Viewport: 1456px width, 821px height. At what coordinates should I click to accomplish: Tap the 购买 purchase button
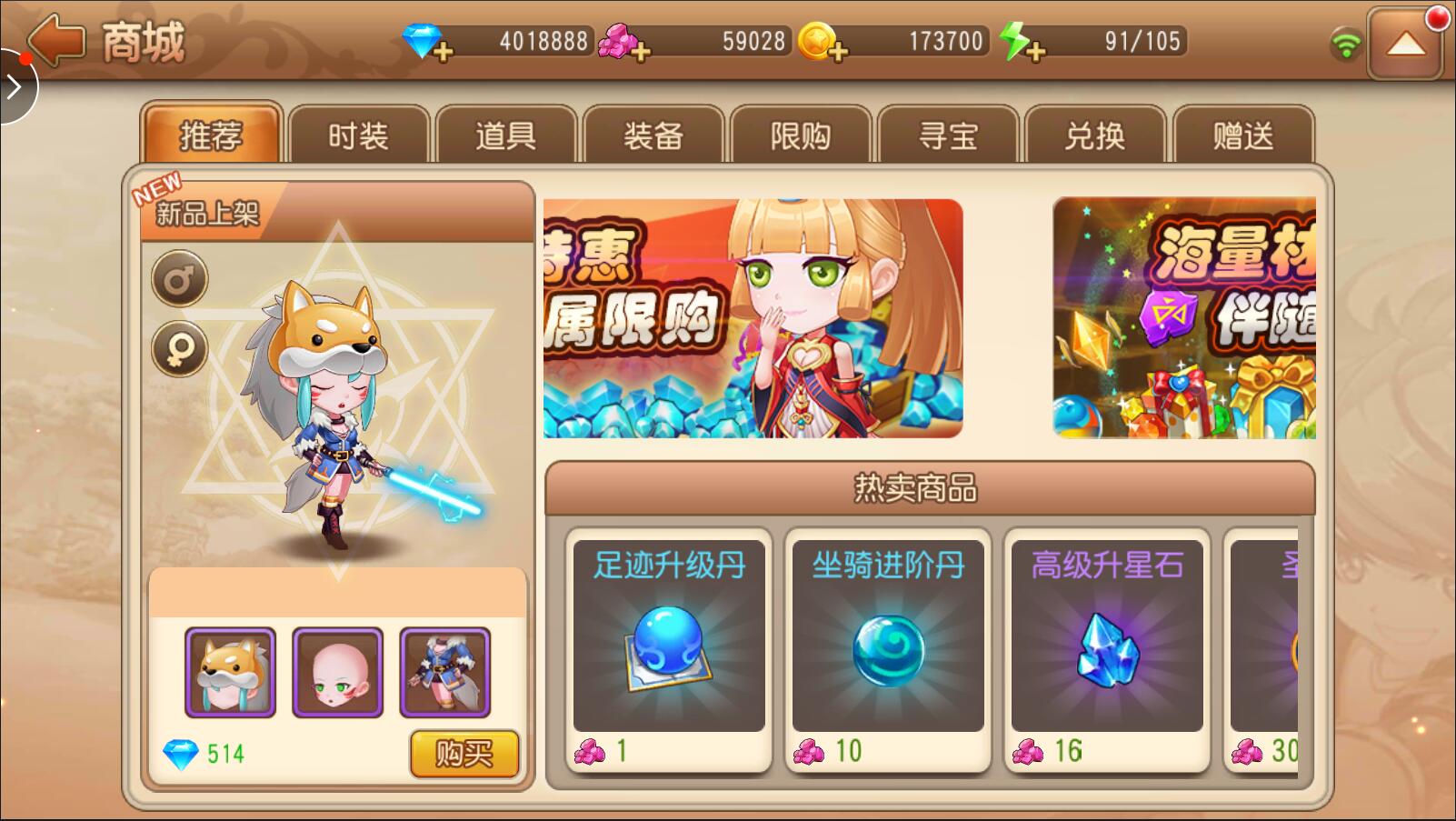pos(464,754)
